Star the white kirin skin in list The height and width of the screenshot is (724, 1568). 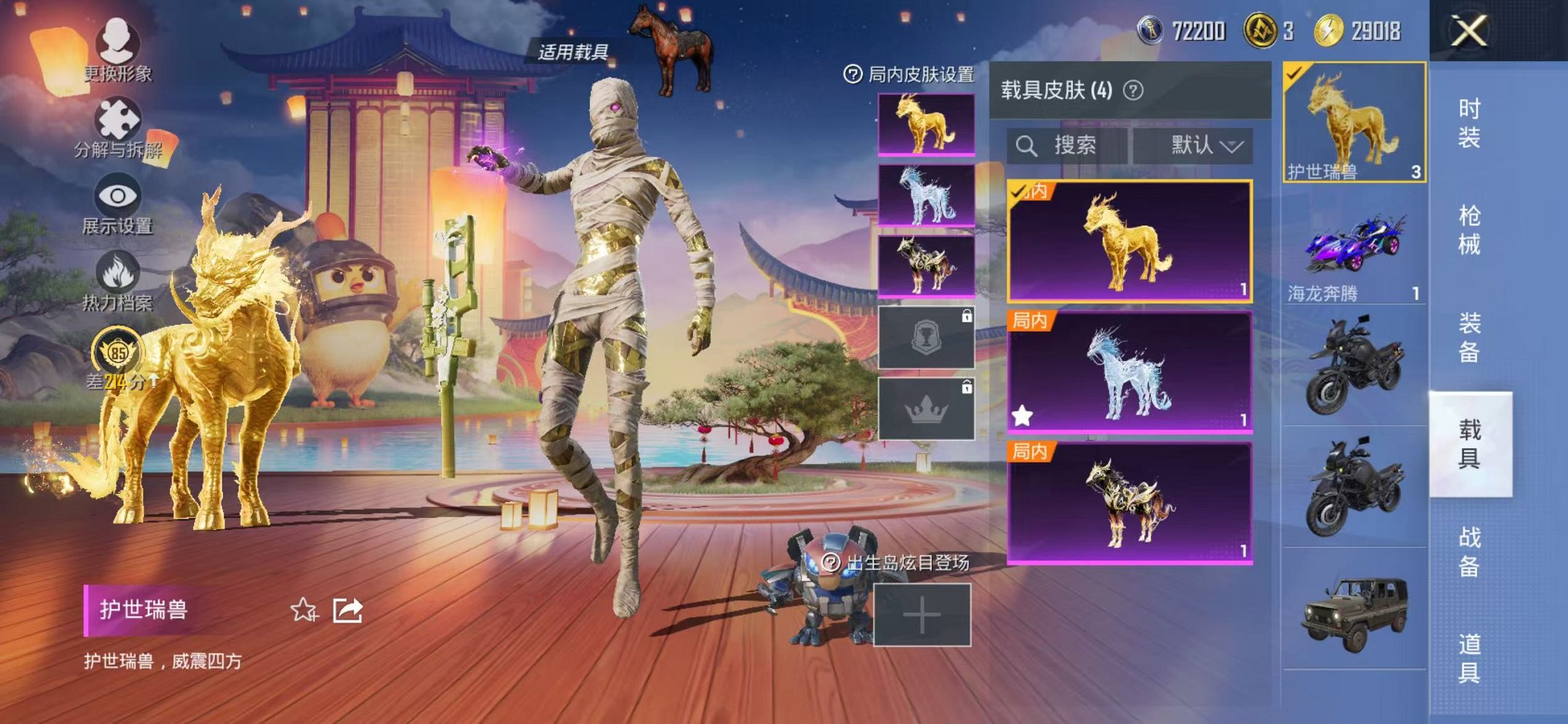pos(1023,414)
